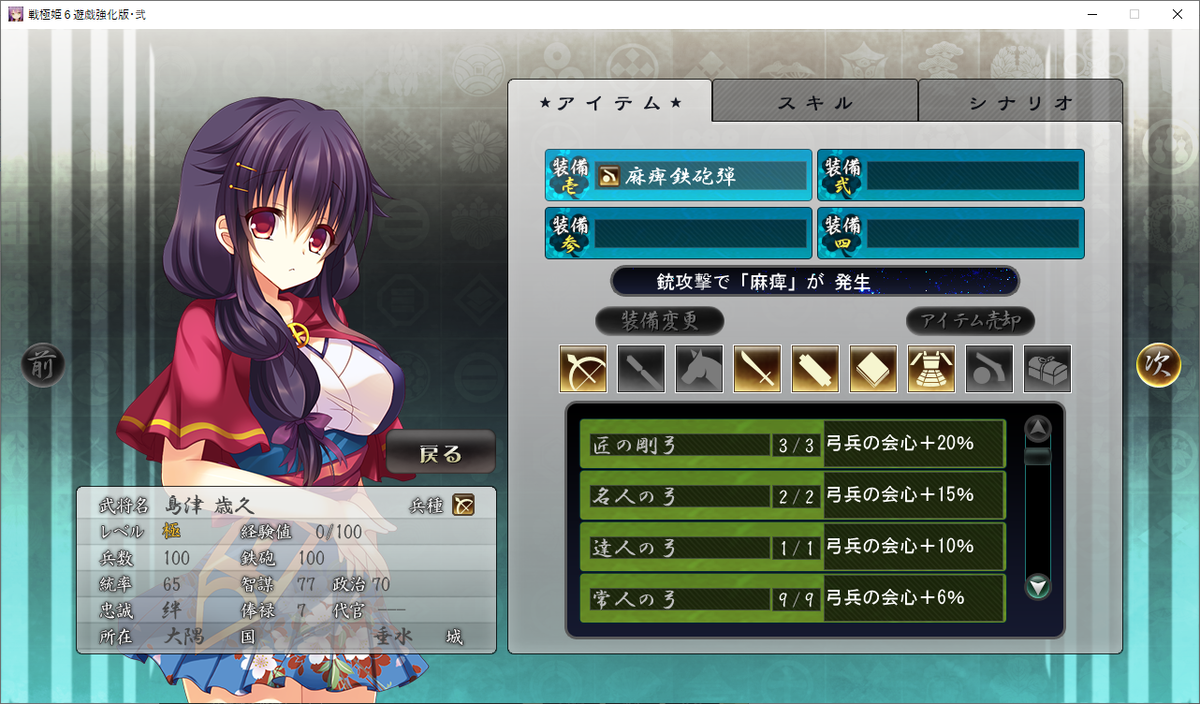Choose the armor item category icon
The image size is (1200, 704).
[x=931, y=369]
